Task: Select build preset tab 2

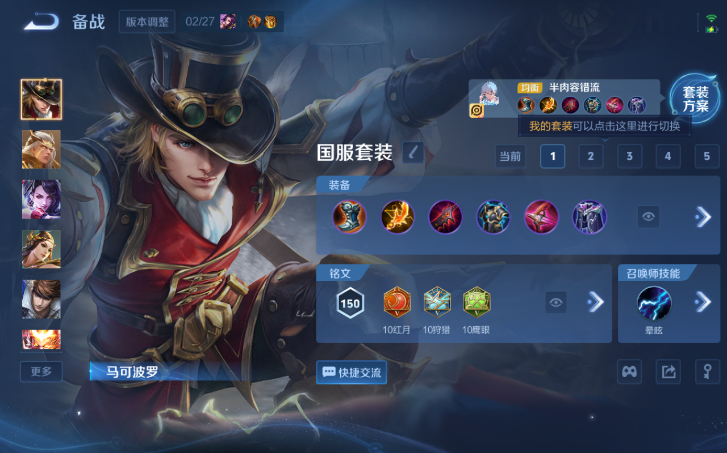Action: click(x=590, y=156)
